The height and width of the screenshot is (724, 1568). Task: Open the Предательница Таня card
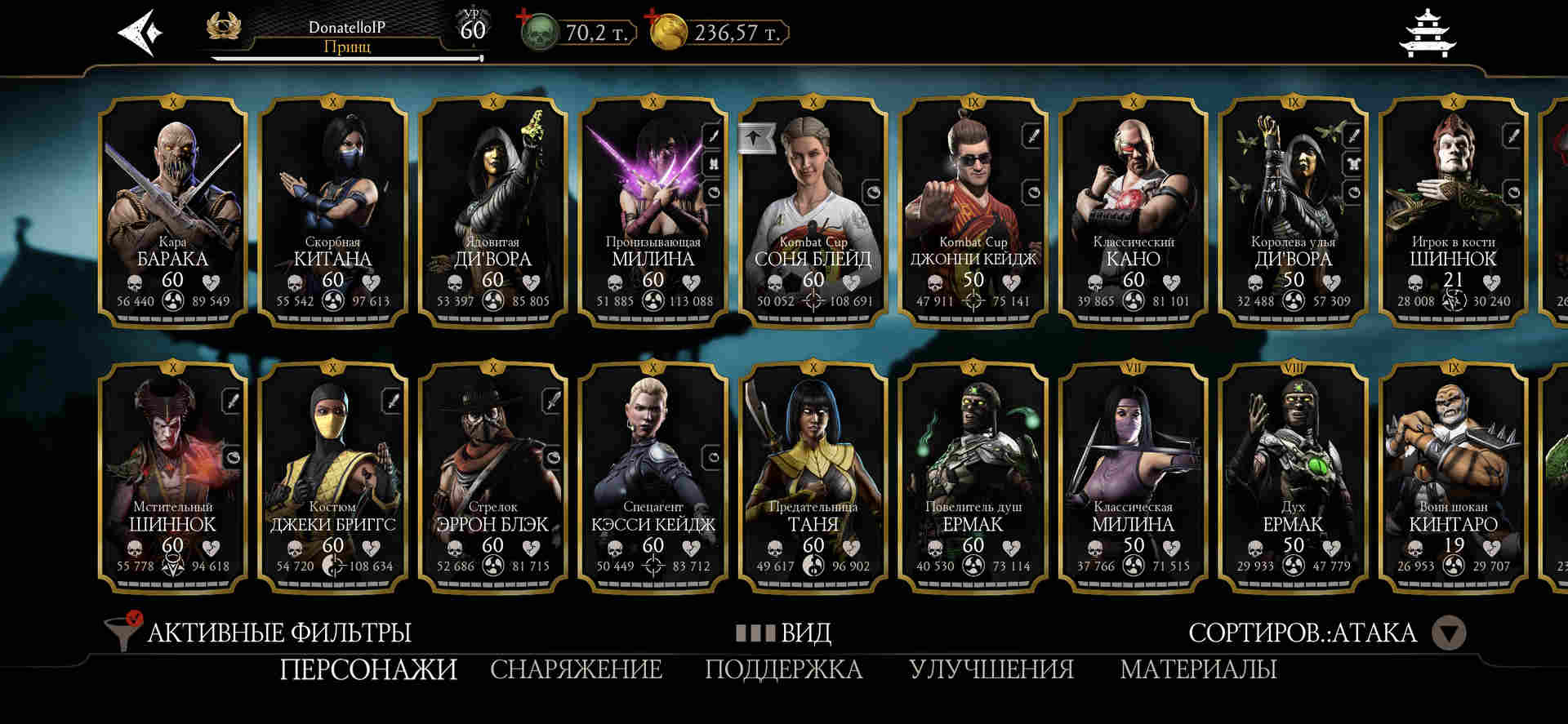pyautogui.click(x=813, y=477)
